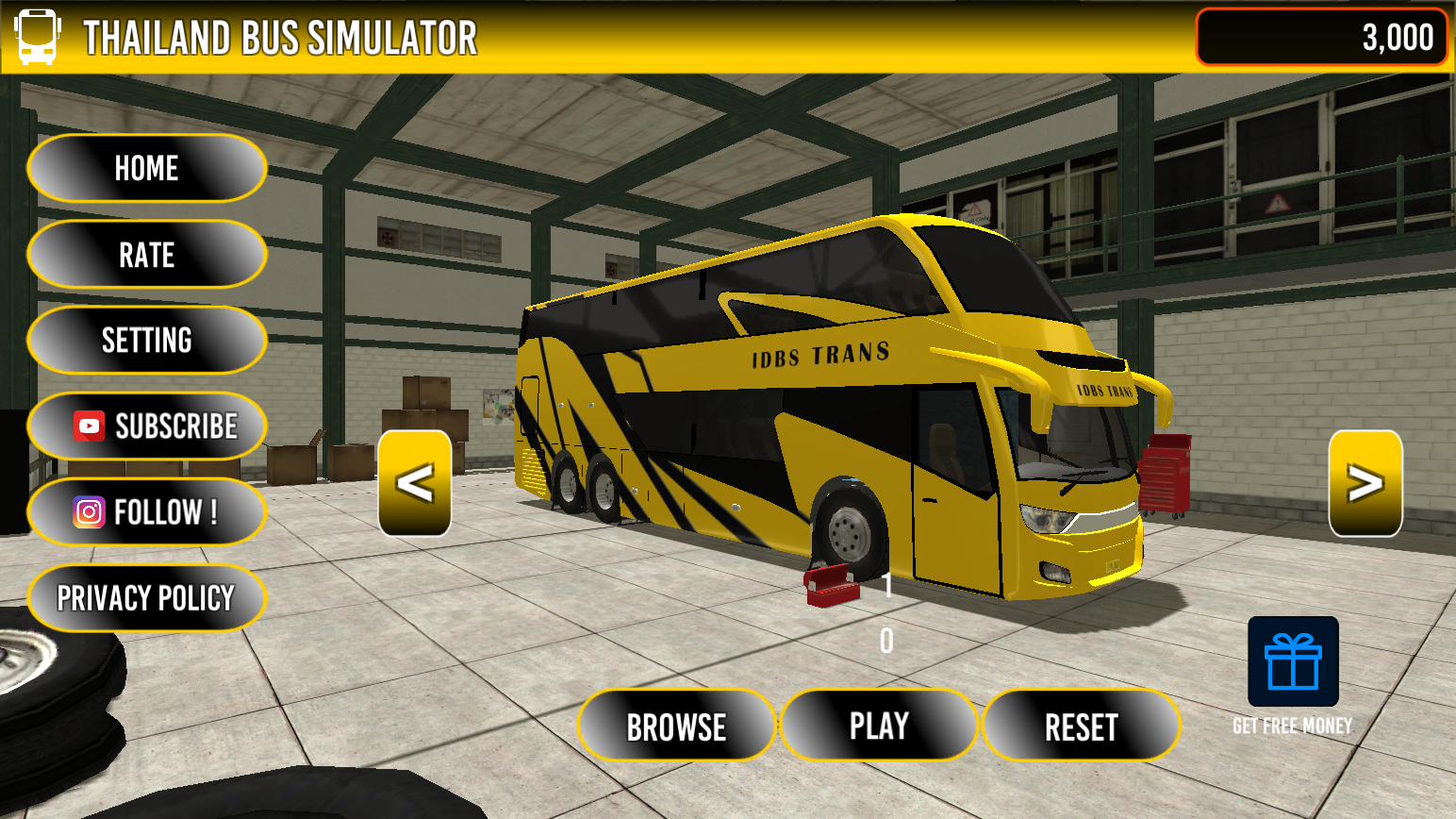Advance to the next bus with the right arrow
This screenshot has height=819, width=1456.
(1364, 483)
